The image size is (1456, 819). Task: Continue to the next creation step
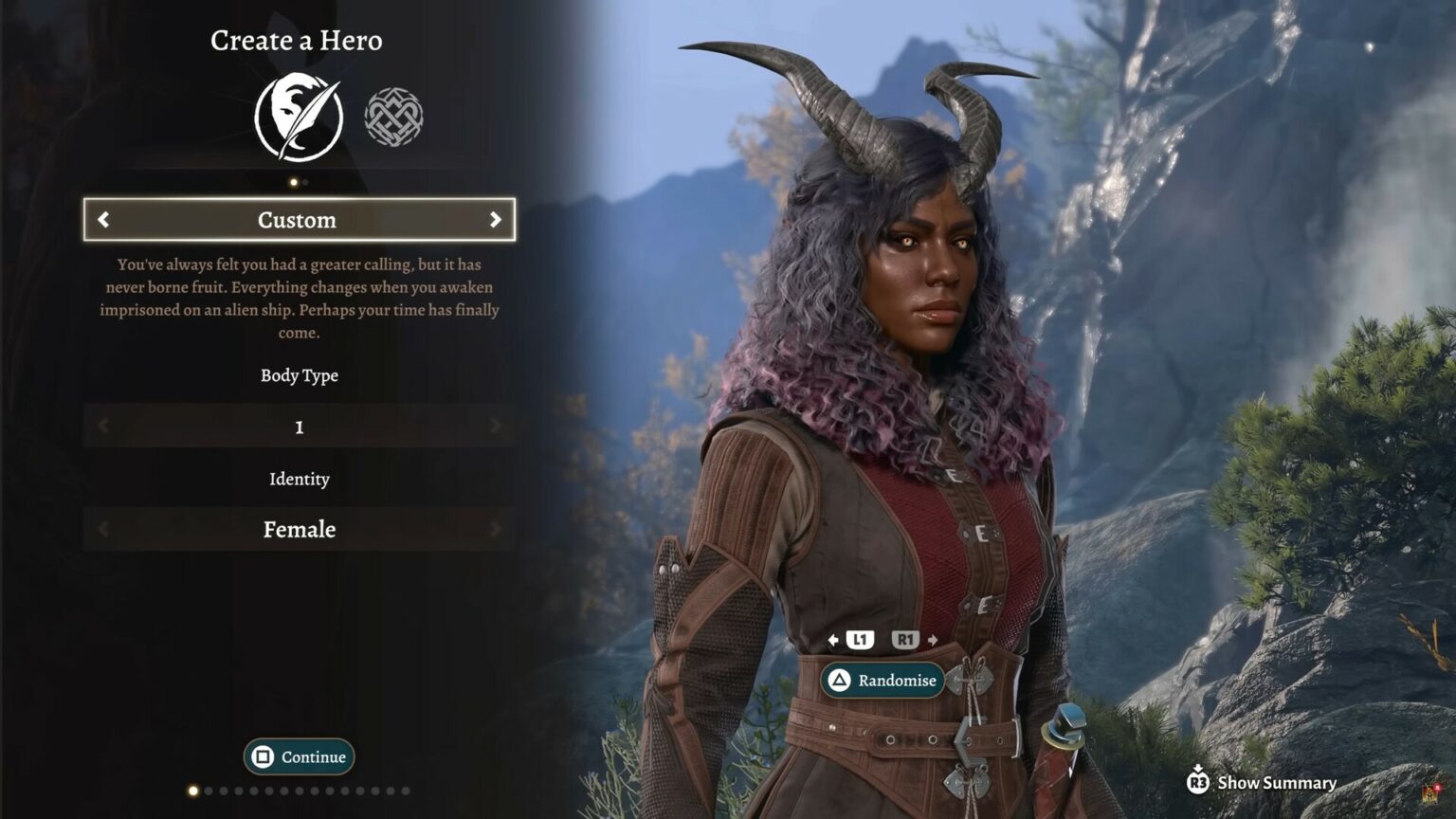[299, 756]
